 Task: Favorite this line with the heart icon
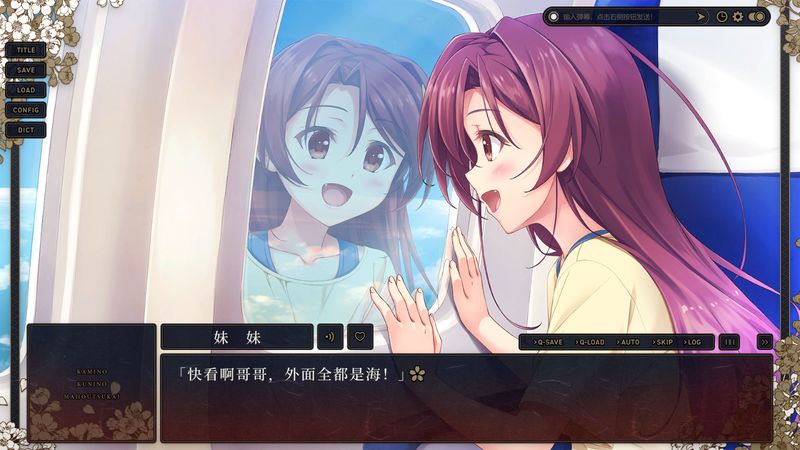pos(360,337)
